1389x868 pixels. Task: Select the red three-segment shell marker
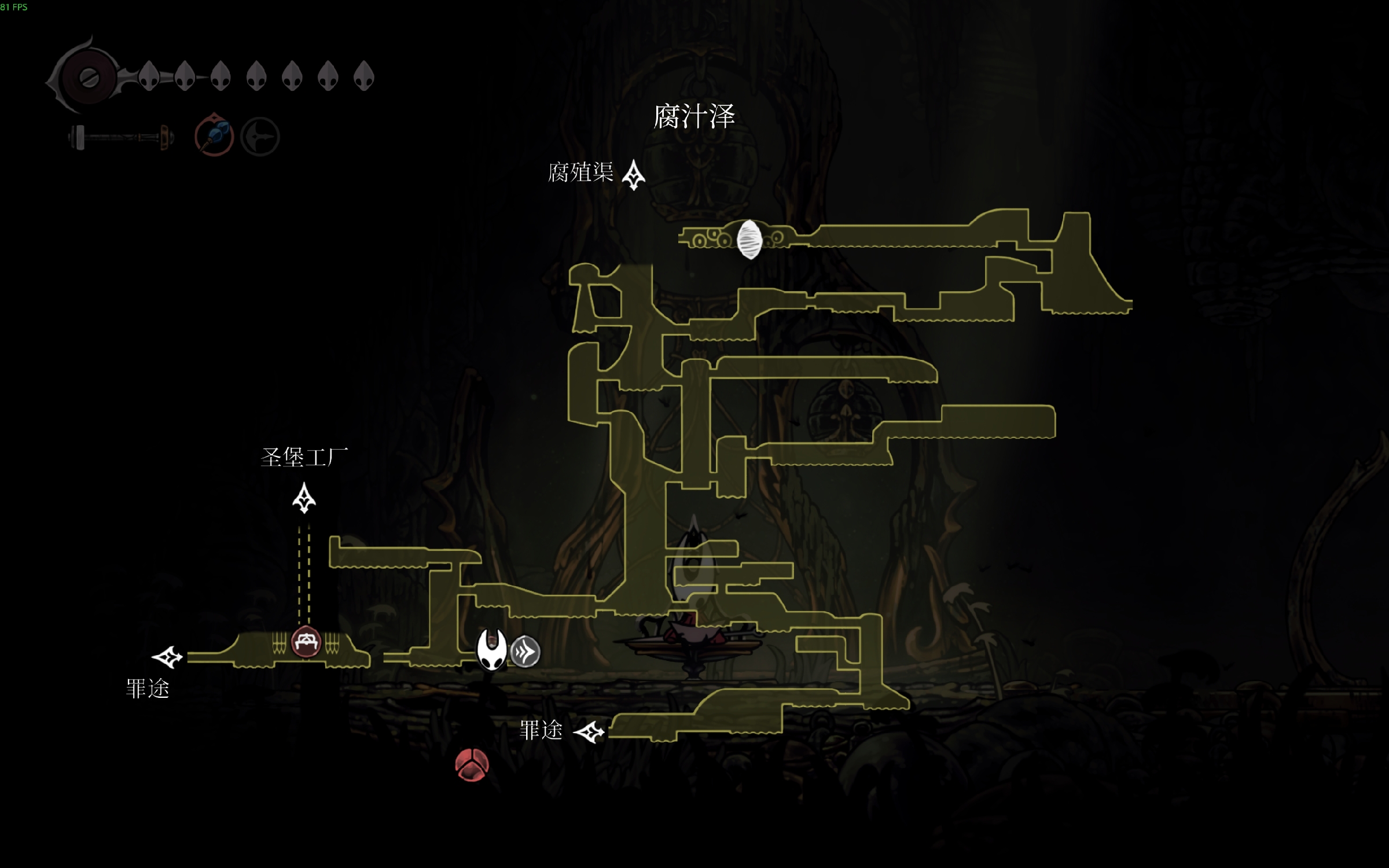click(x=472, y=764)
